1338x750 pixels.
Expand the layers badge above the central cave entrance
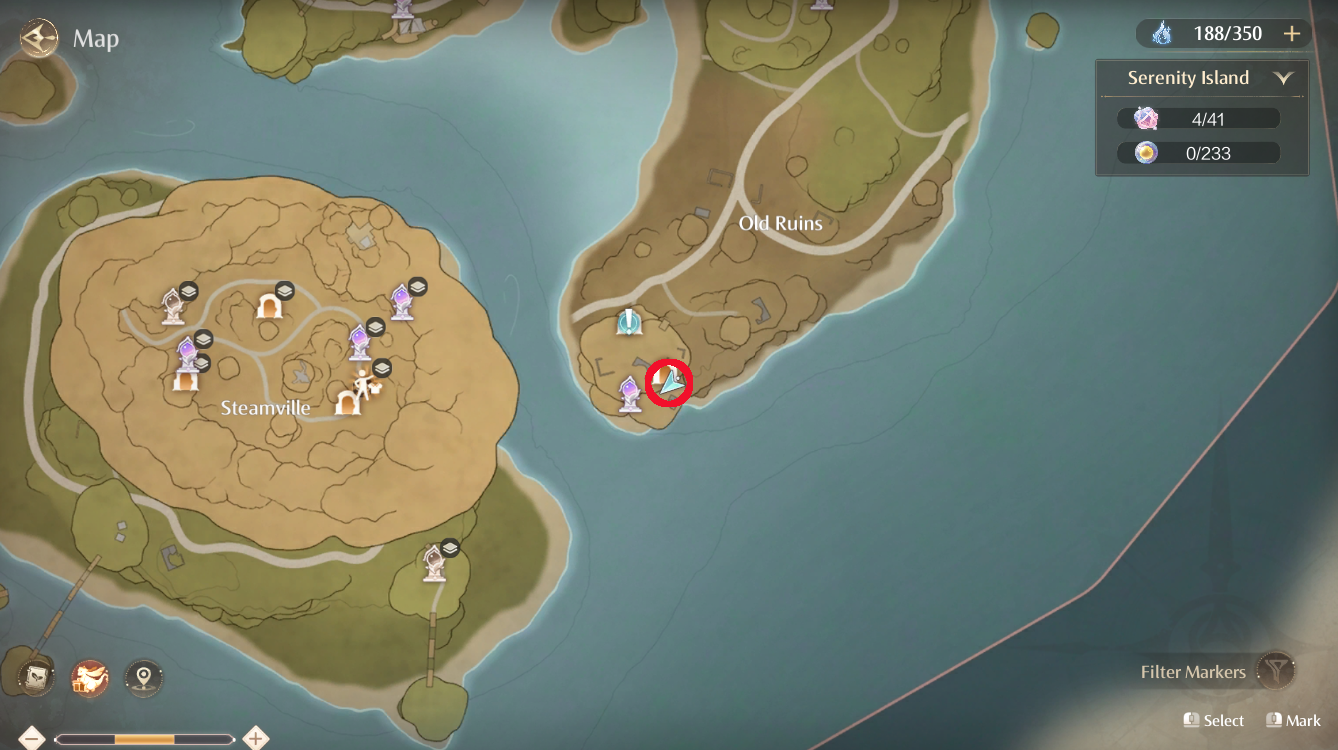coord(284,289)
